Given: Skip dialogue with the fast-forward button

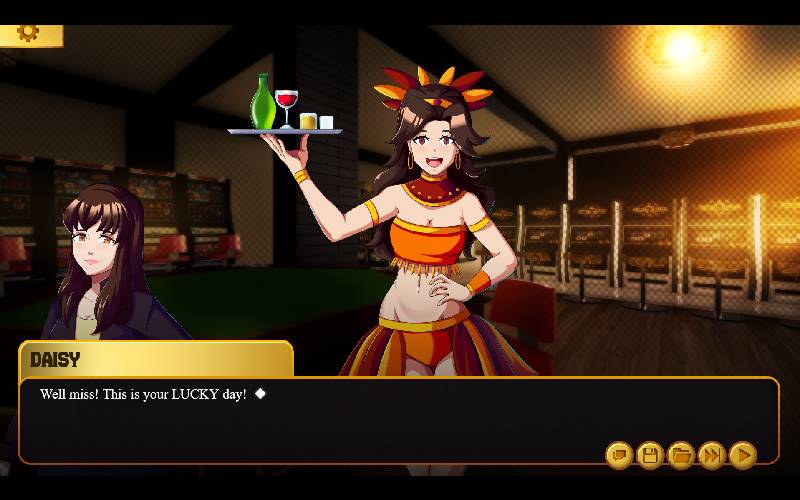Looking at the screenshot, I should point(712,456).
